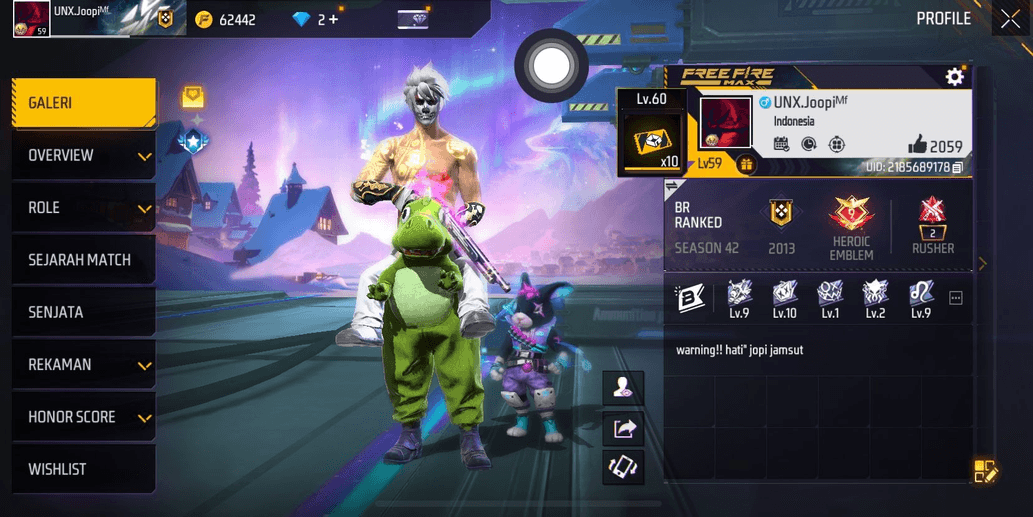Viewport: 1033px width, 517px height.
Task: Tap the diamond top-up plus
Action: (x=334, y=19)
